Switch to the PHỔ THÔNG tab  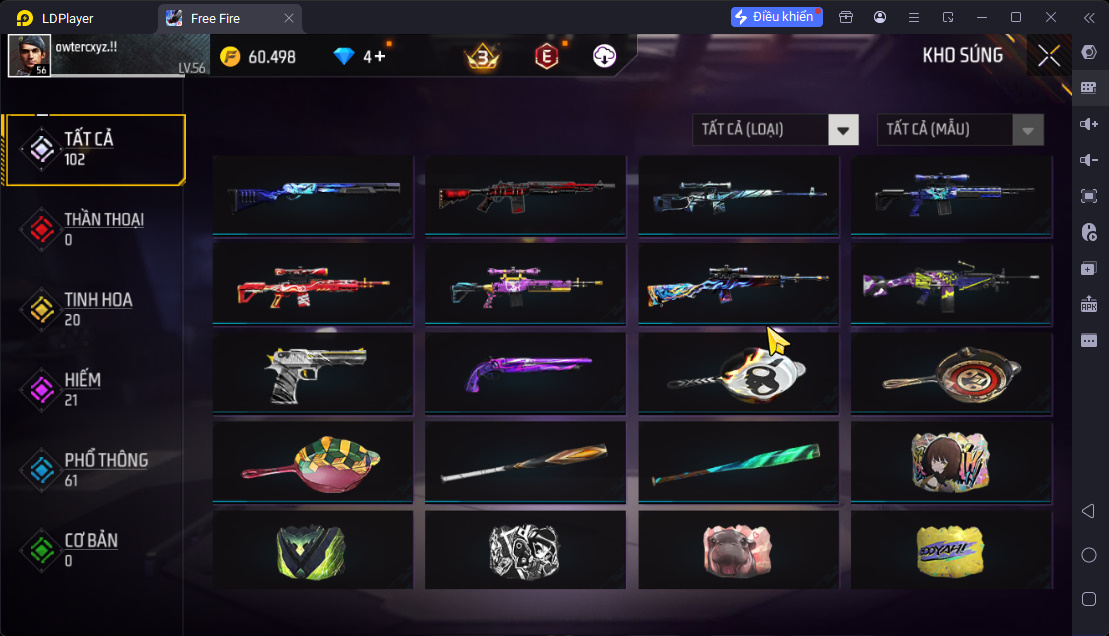click(94, 469)
